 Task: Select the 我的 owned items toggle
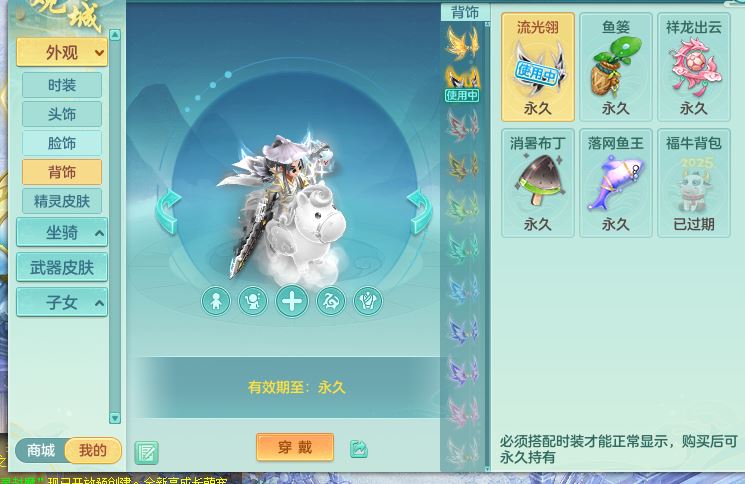coord(93,451)
